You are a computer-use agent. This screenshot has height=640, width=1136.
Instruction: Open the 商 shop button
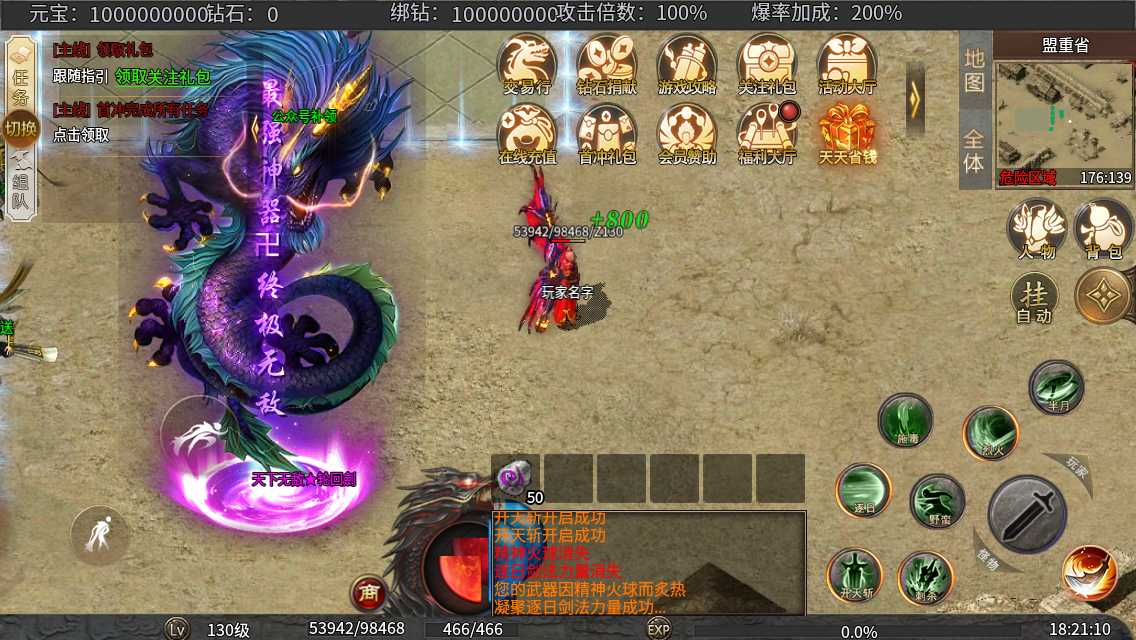[368, 594]
